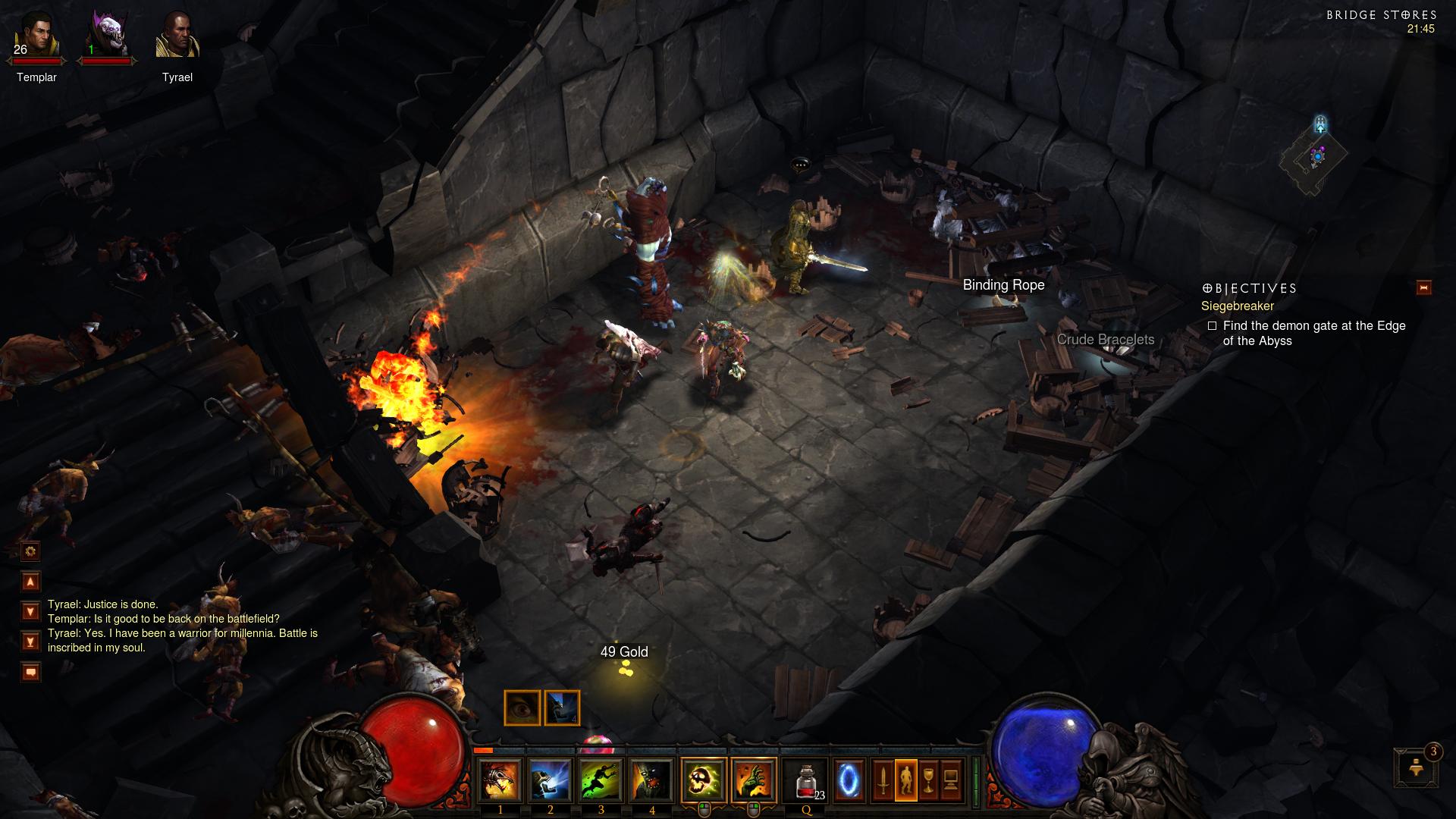The image size is (1456, 819).
Task: Open the skills menu sword button
Action: pyautogui.click(x=883, y=780)
